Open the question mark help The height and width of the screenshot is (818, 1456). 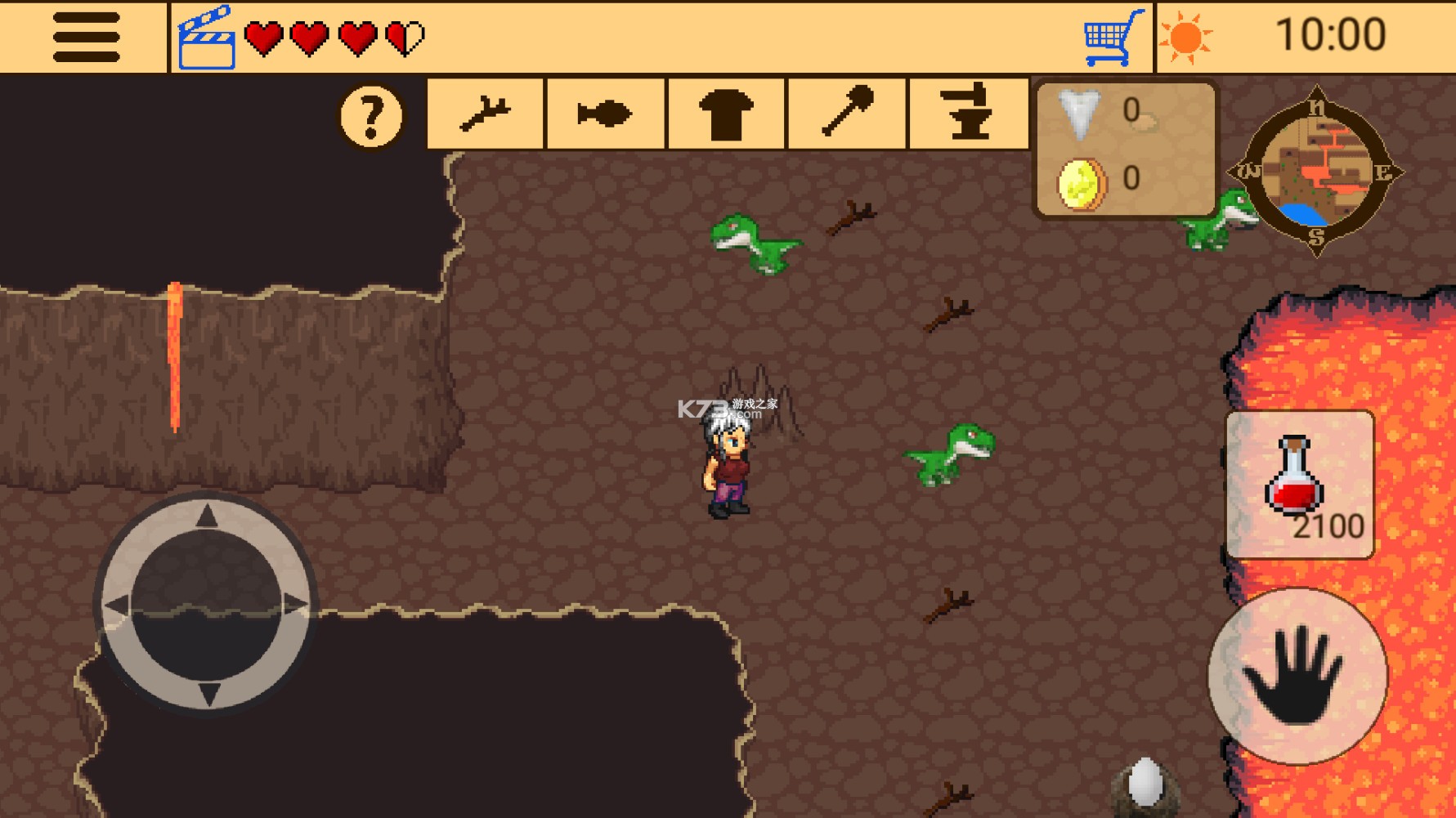coord(373,114)
